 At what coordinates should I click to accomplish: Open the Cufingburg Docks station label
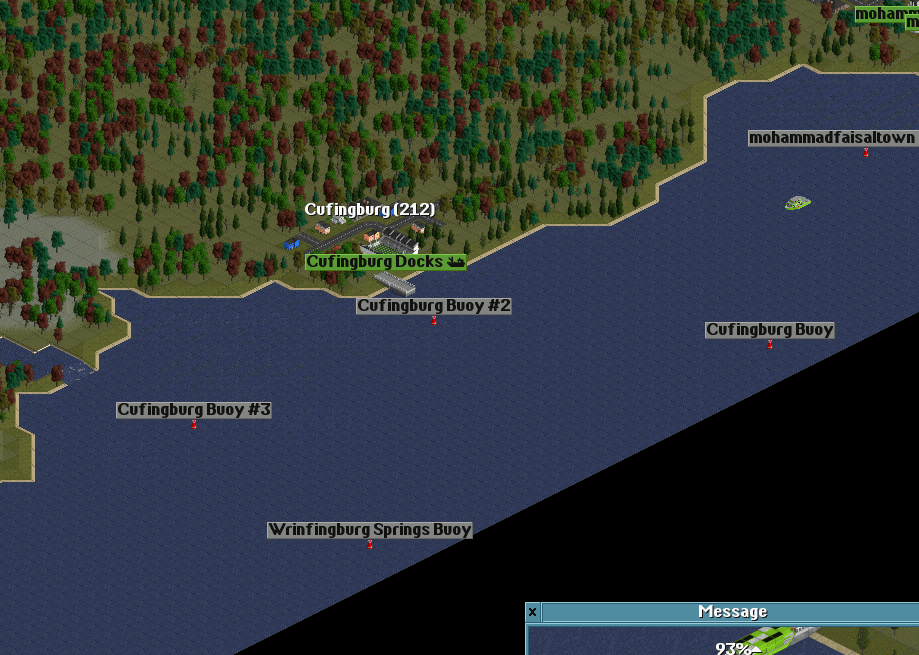pos(385,262)
